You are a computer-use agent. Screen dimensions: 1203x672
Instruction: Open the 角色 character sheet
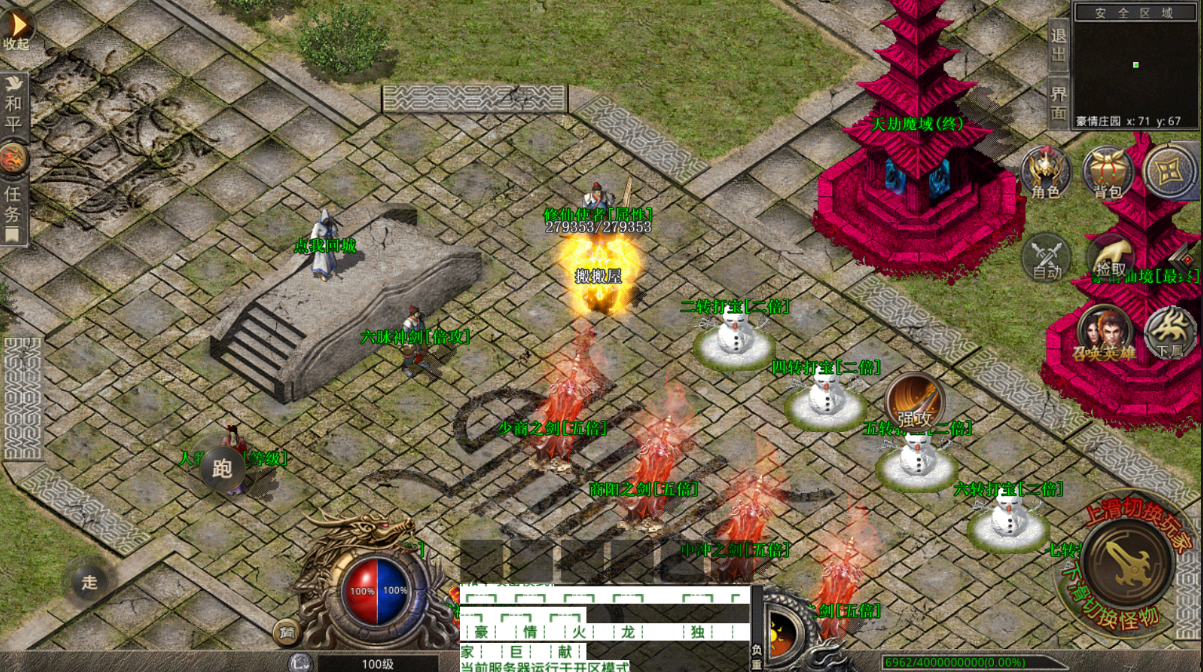(1045, 172)
